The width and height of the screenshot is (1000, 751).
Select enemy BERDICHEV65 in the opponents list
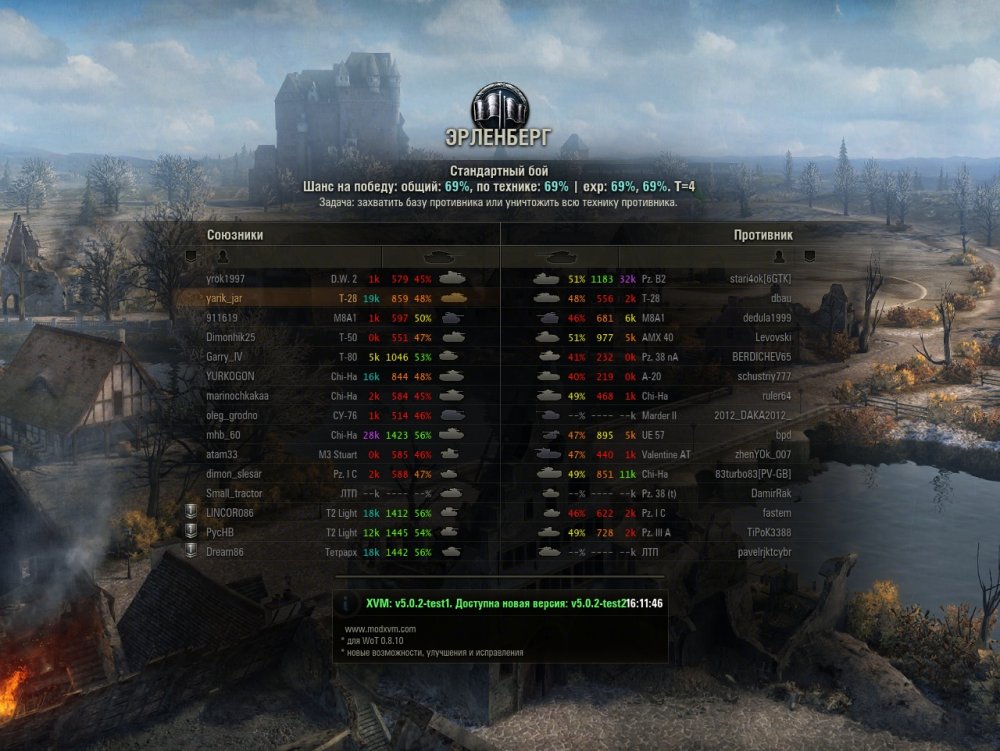pyautogui.click(x=761, y=356)
